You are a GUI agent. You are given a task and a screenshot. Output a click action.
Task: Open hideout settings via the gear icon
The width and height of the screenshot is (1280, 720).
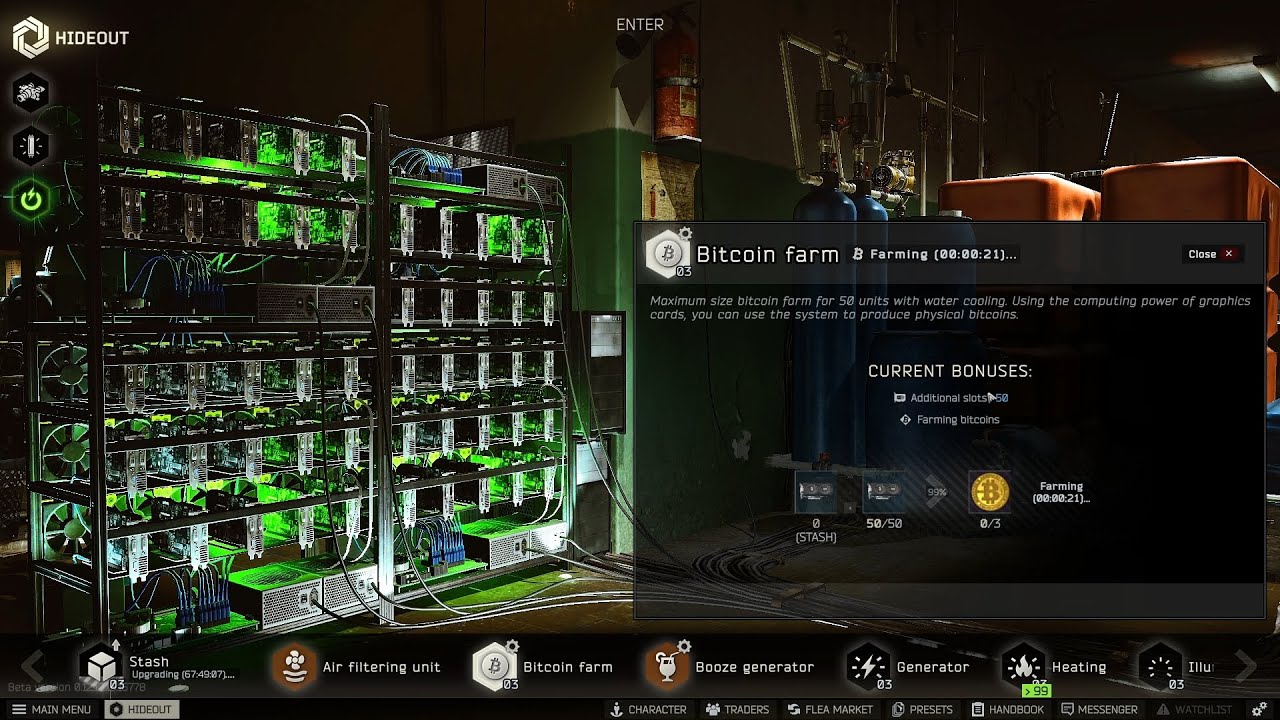pos(1258,709)
